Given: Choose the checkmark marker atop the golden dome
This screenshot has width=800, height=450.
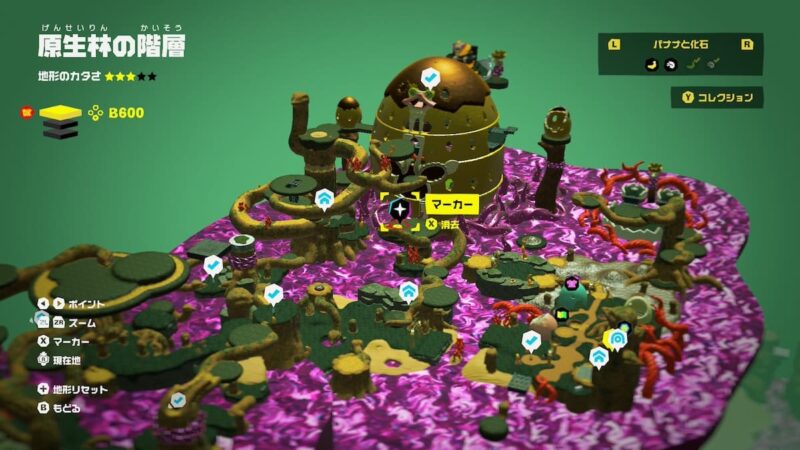Looking at the screenshot, I should click(429, 77).
